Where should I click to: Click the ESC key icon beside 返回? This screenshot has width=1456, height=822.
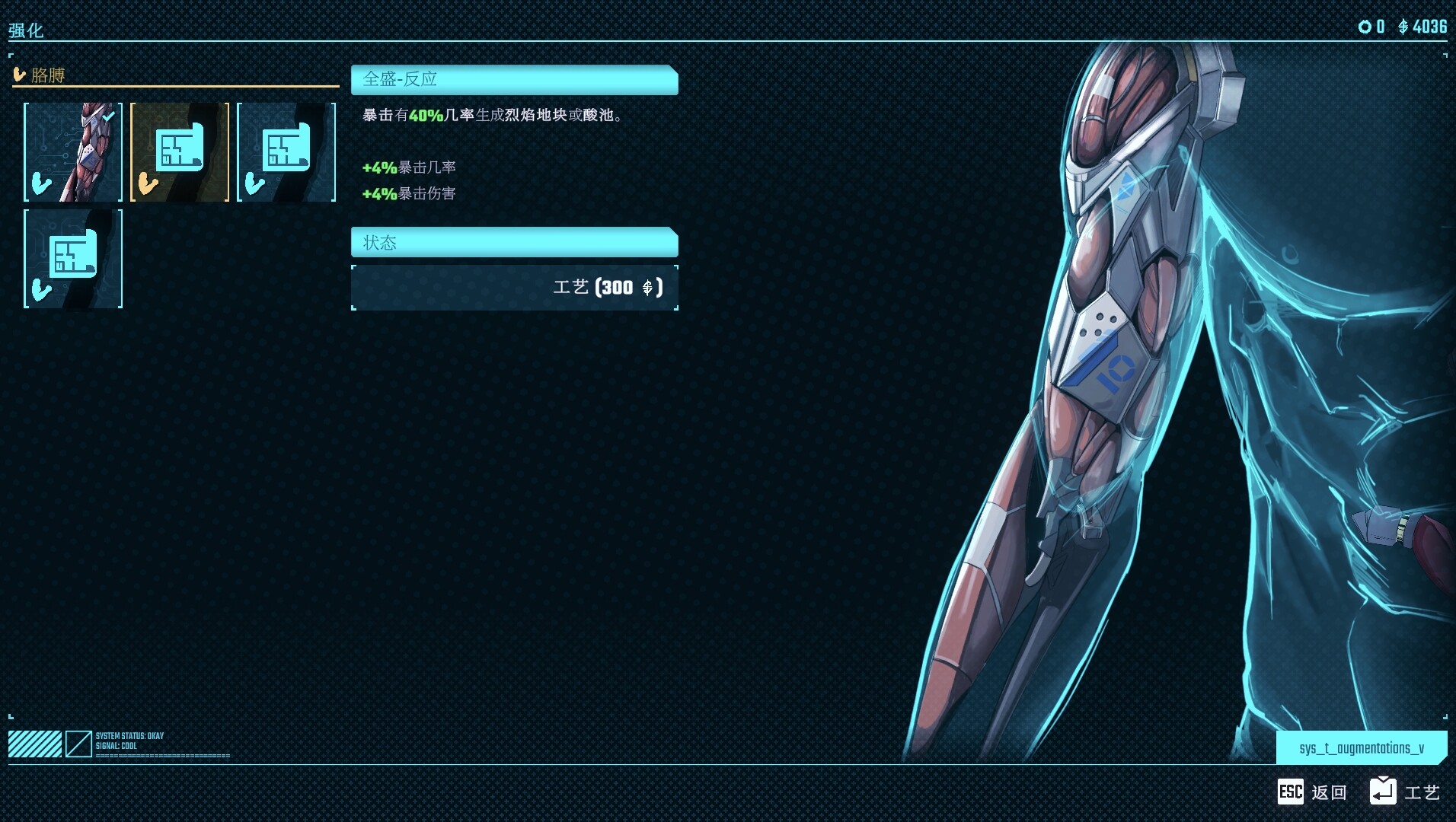point(1291,792)
